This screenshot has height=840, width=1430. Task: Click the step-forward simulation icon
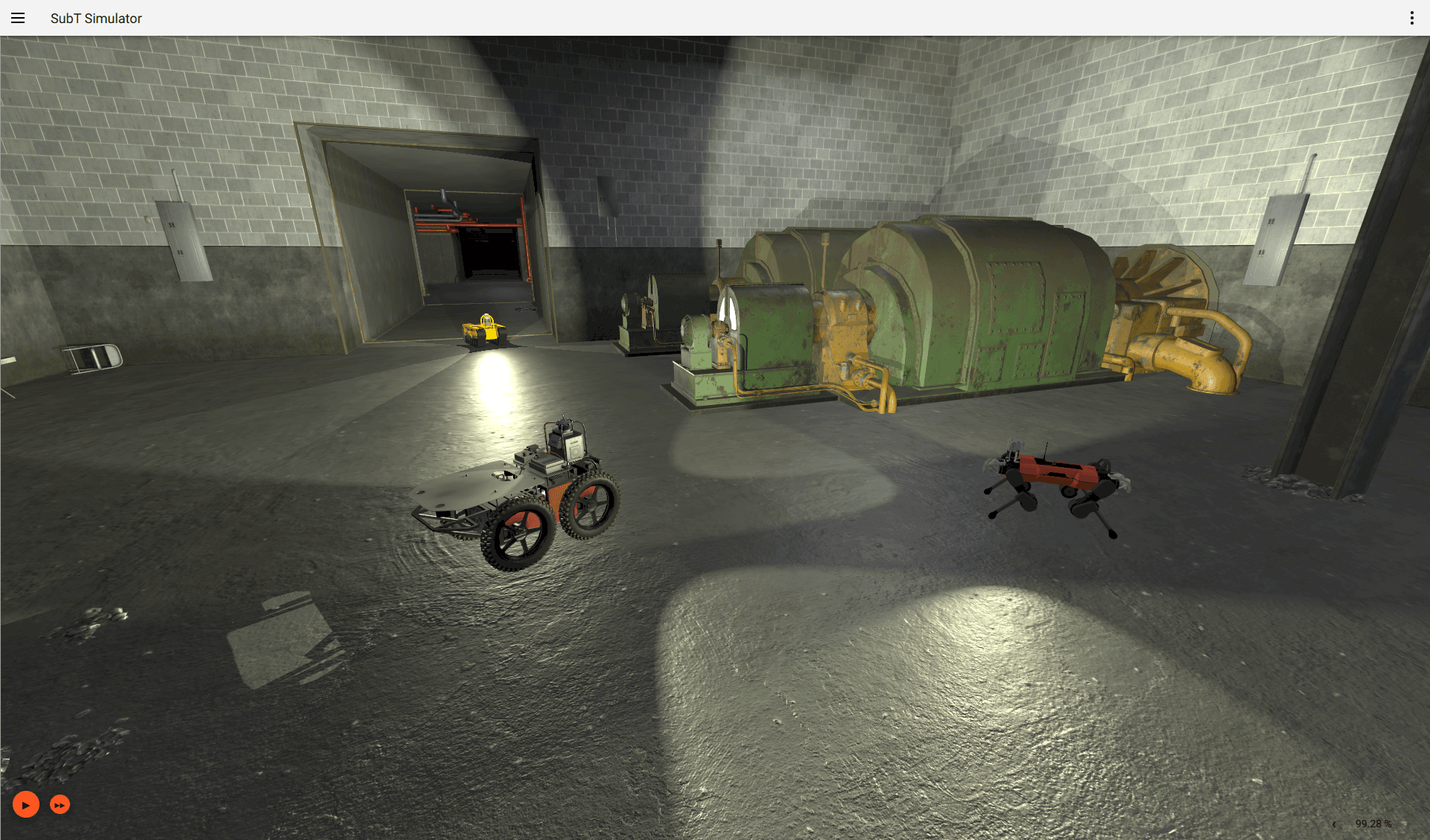click(59, 804)
